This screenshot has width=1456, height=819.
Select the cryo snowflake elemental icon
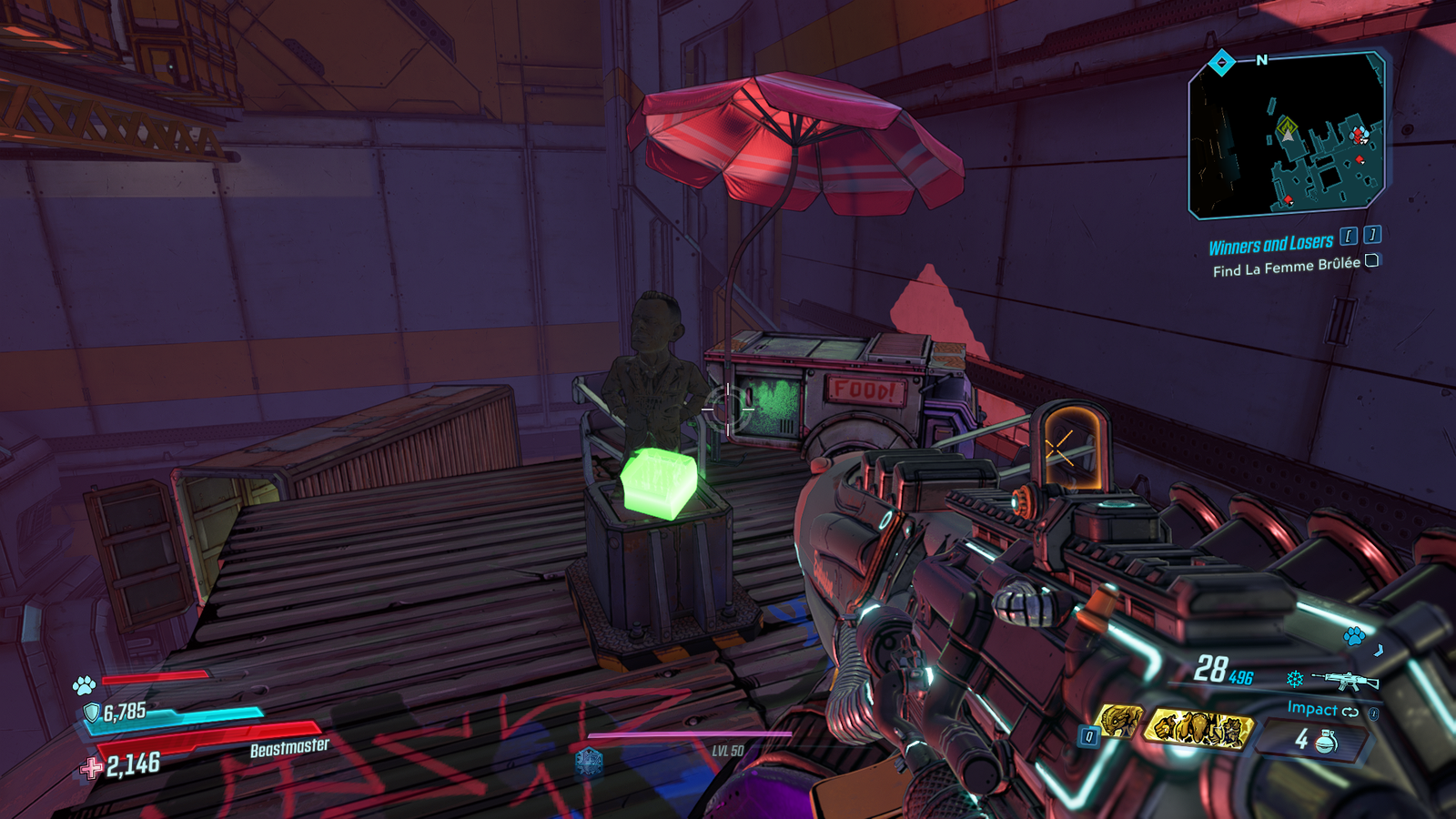(x=1295, y=679)
